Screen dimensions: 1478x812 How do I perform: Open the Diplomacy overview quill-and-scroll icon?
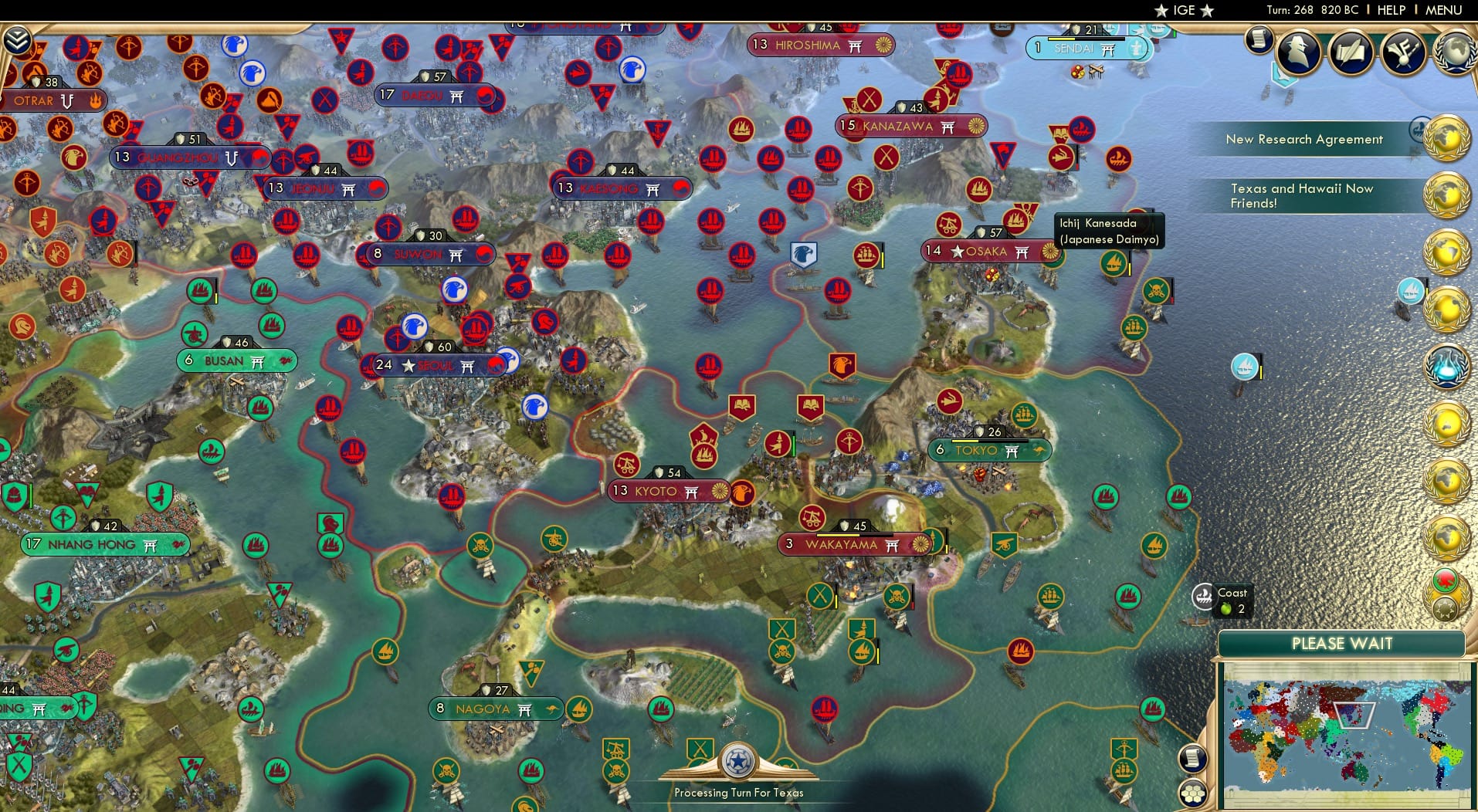(x=1351, y=52)
